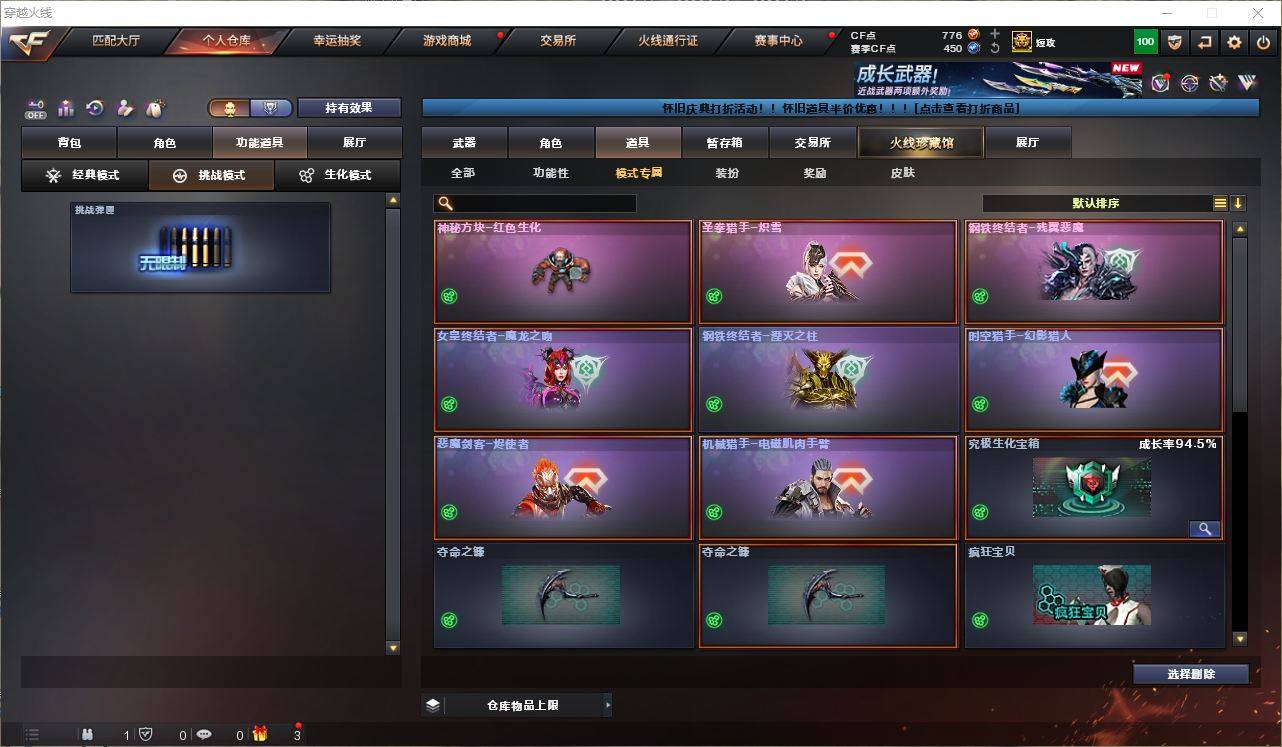
Task: Click the magnifier icon on 究极生化宝箱 card
Action: click(1205, 528)
